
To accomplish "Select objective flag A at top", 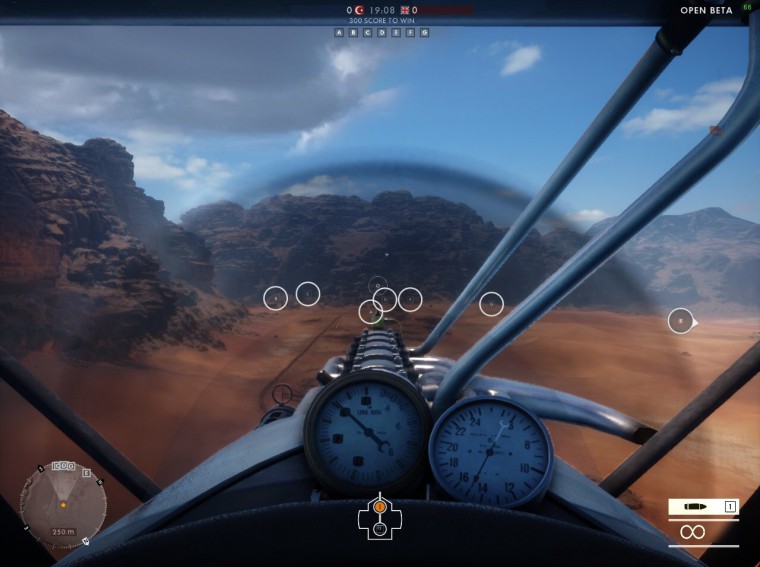I will click(x=339, y=32).
